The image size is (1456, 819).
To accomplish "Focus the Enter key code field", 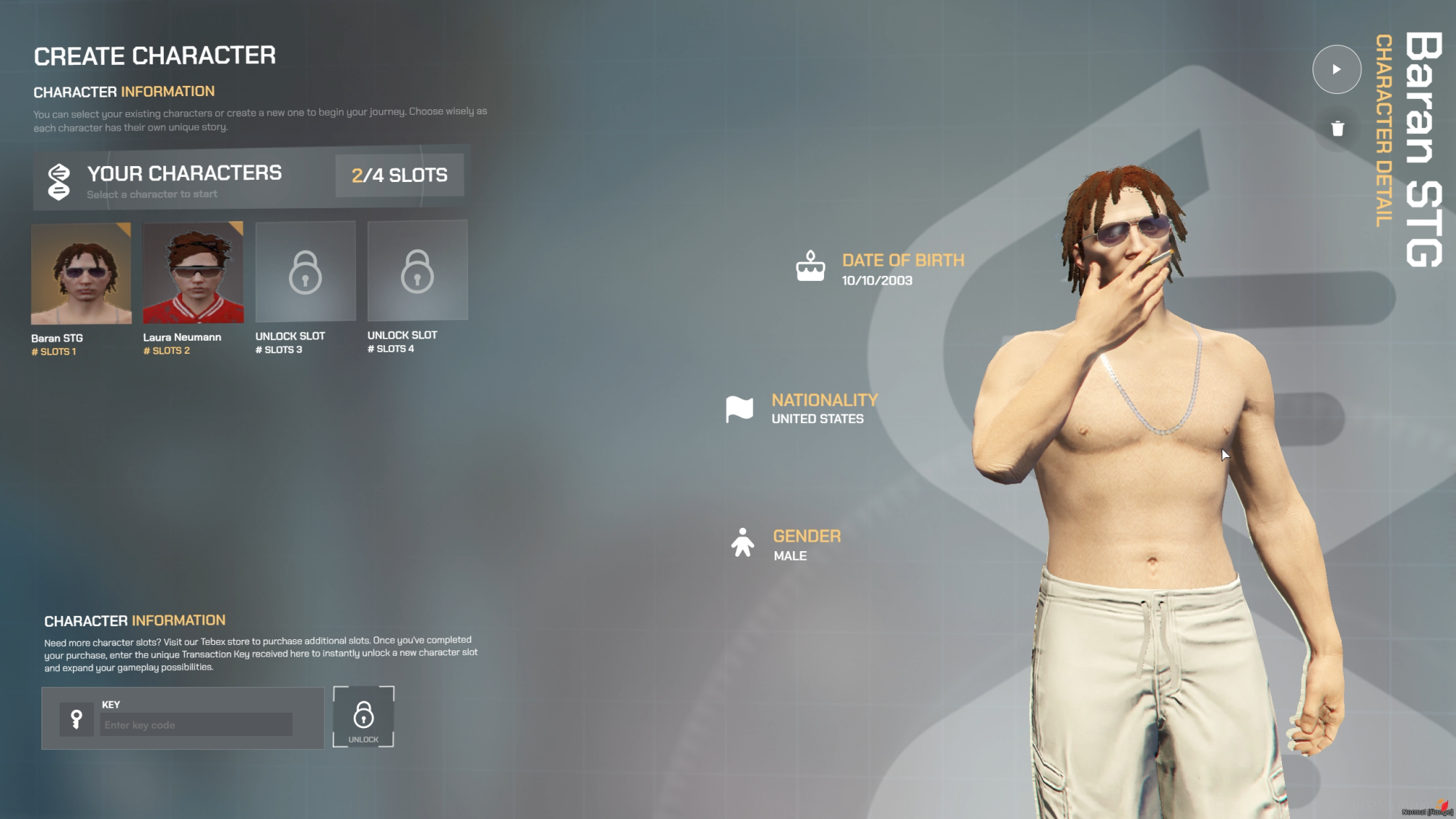I will click(x=196, y=725).
